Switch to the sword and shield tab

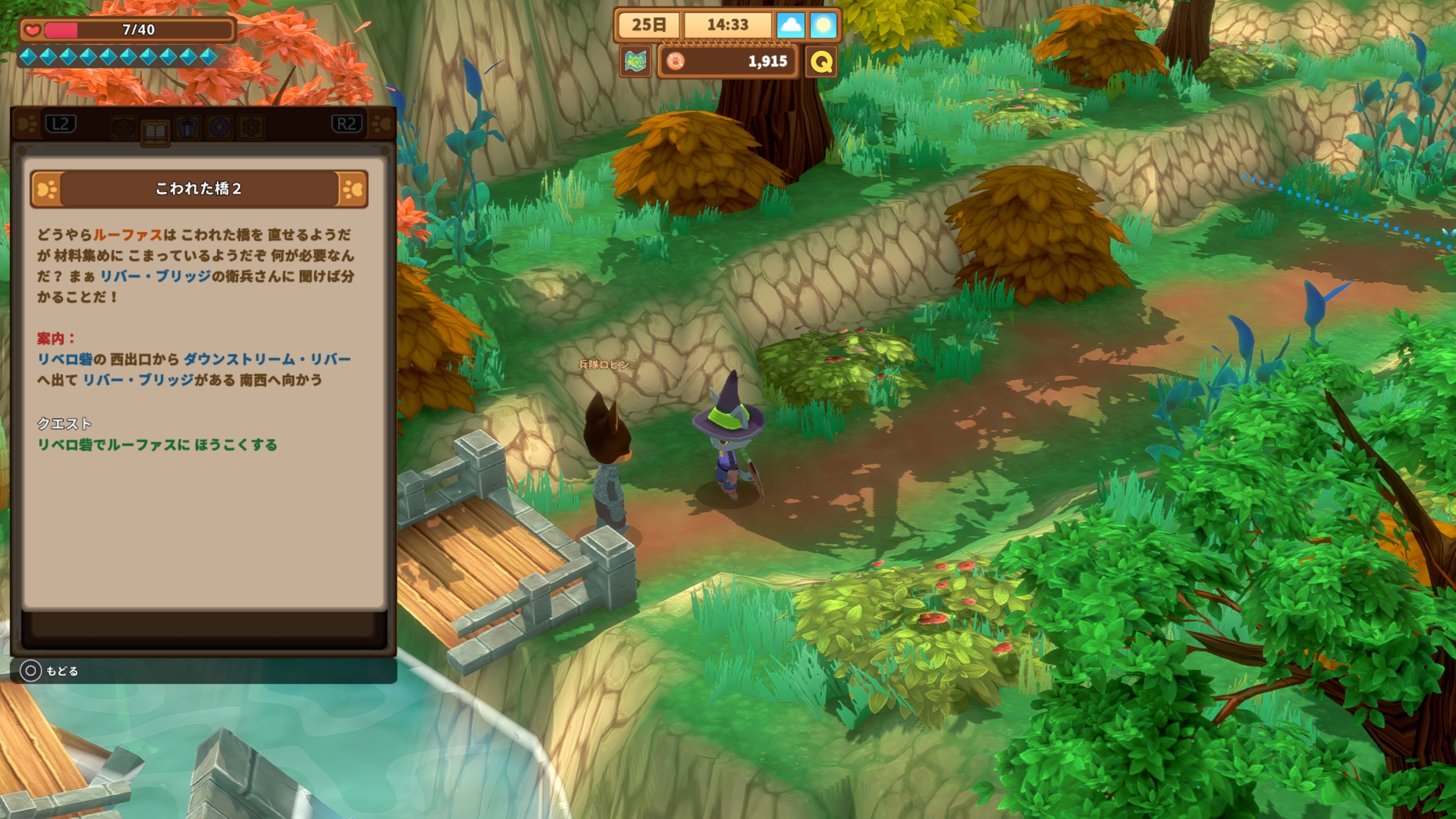pos(188,128)
